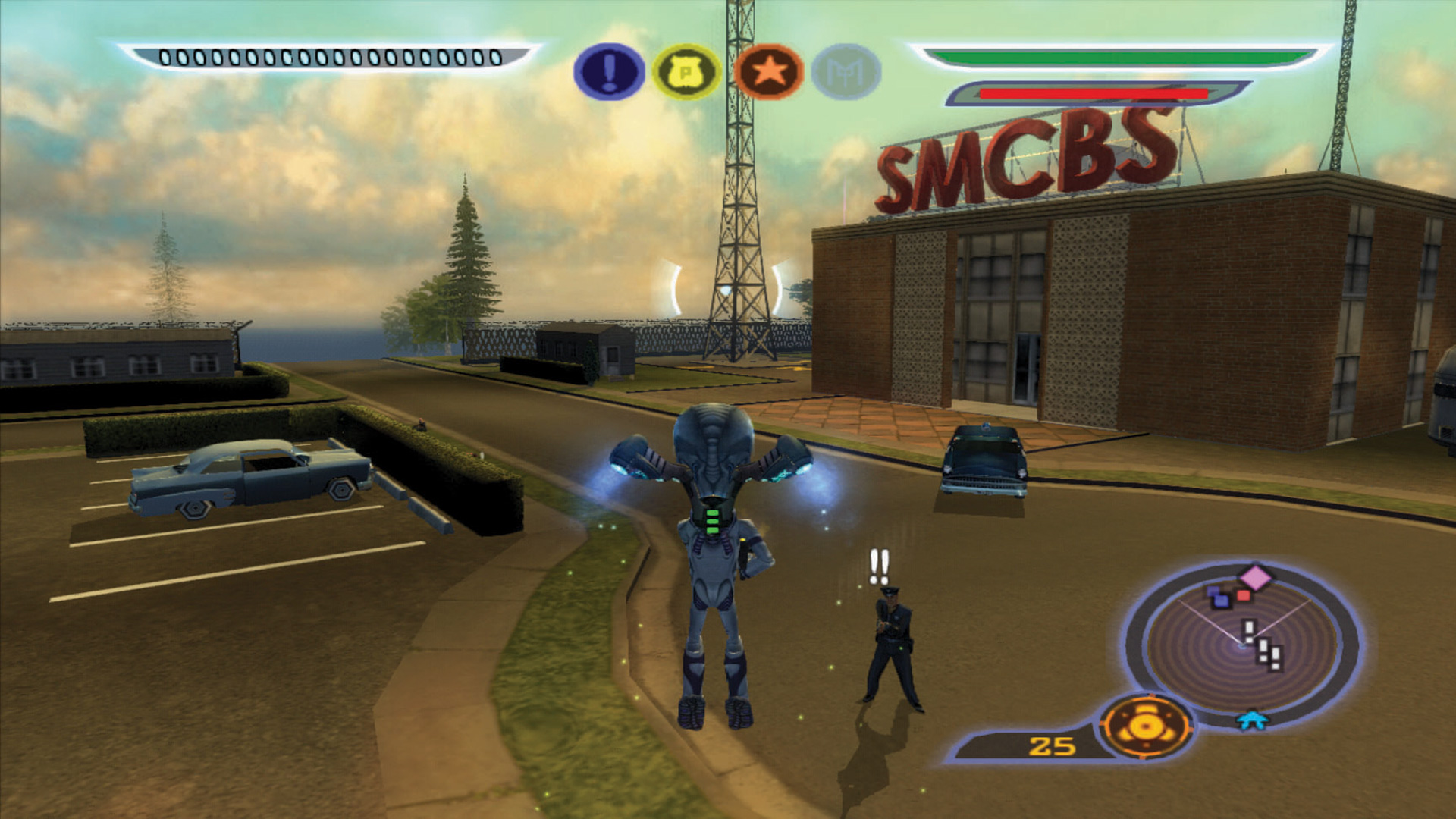Click the cyan saucer icon on the radar

(1252, 720)
